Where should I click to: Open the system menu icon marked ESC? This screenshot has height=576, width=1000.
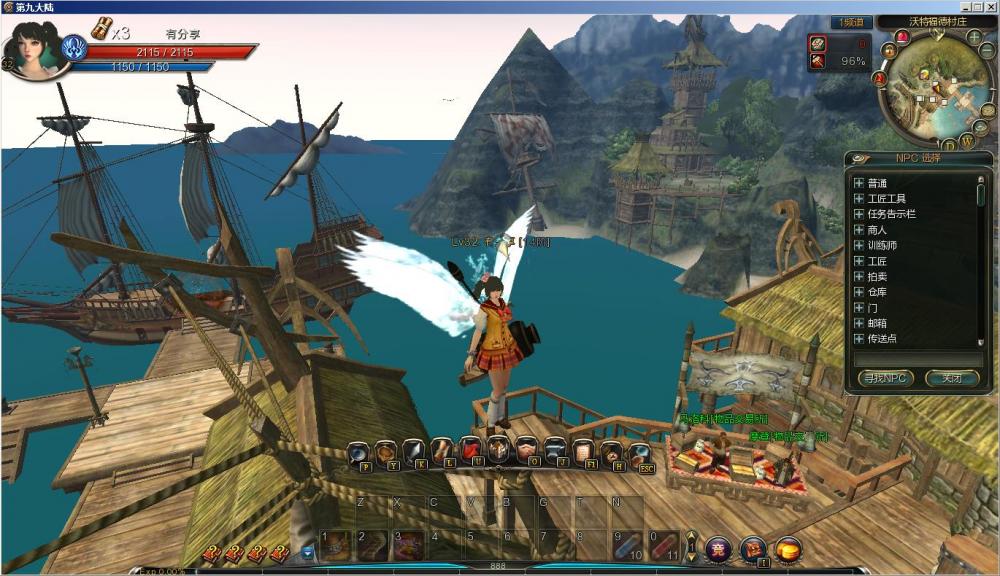pos(640,452)
